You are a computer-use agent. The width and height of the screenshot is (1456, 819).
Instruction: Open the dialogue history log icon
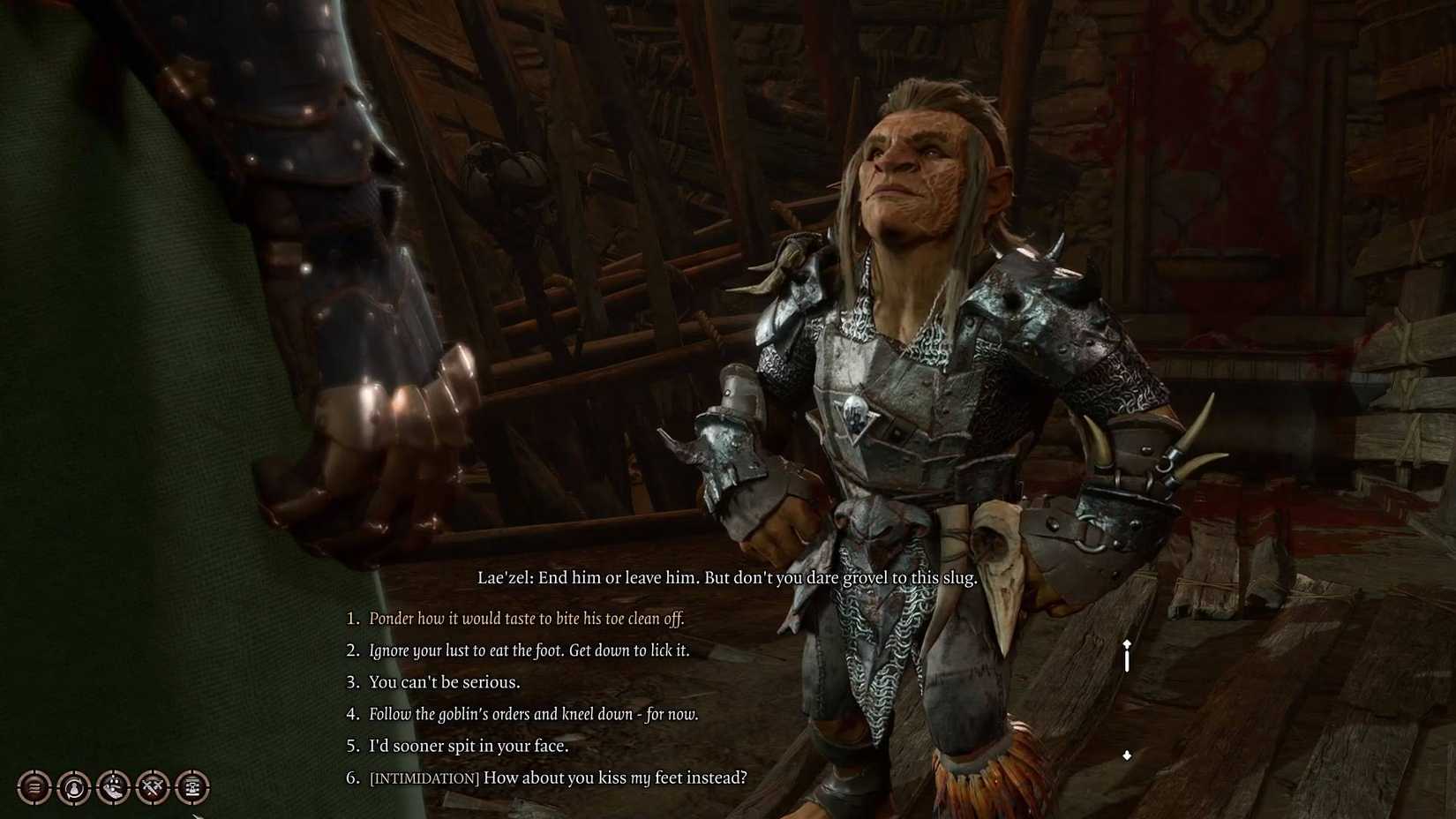pos(33,788)
